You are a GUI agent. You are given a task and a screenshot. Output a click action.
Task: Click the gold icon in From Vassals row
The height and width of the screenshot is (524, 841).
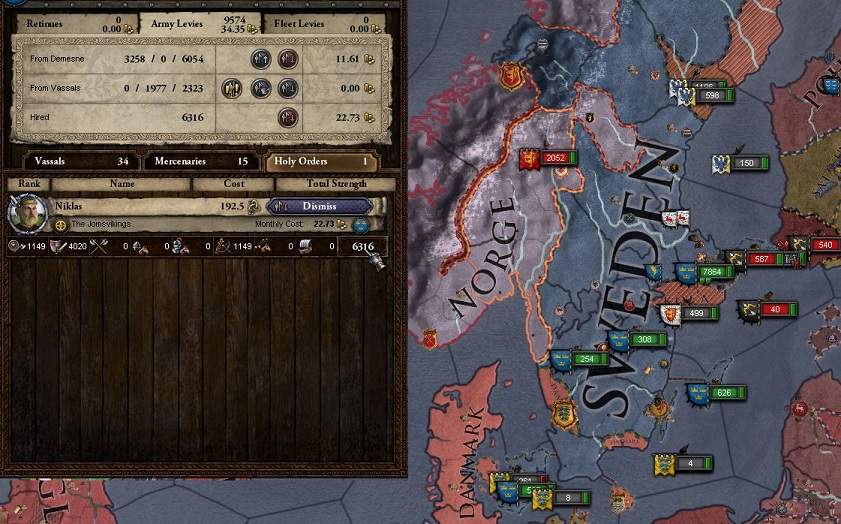tap(233, 88)
